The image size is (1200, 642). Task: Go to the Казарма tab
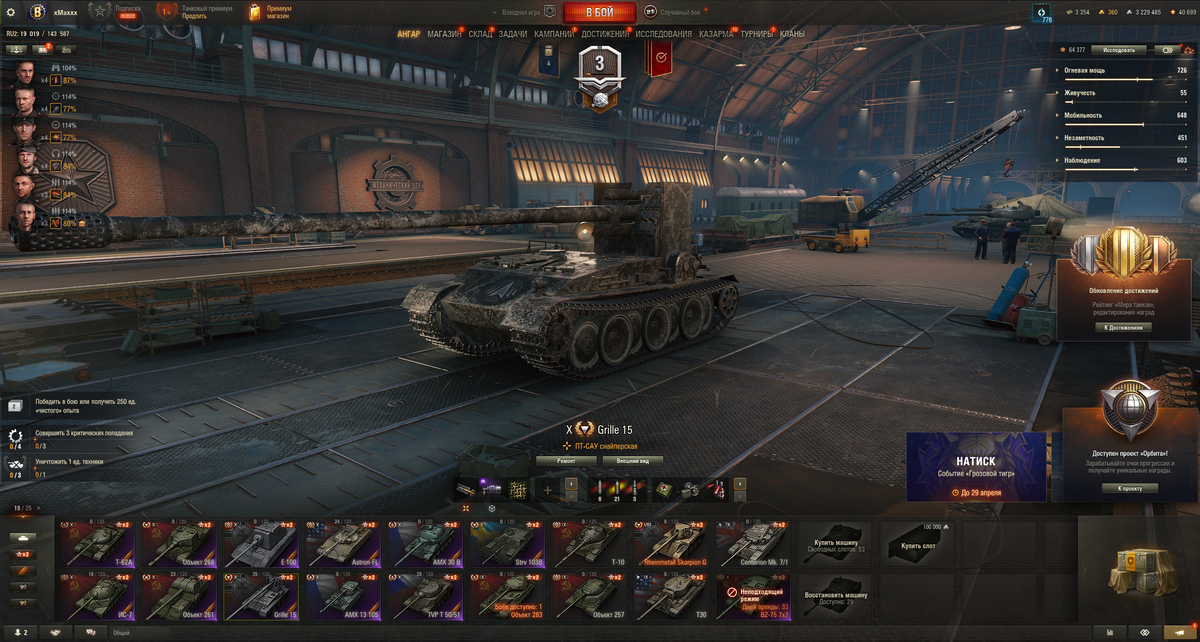pos(716,34)
